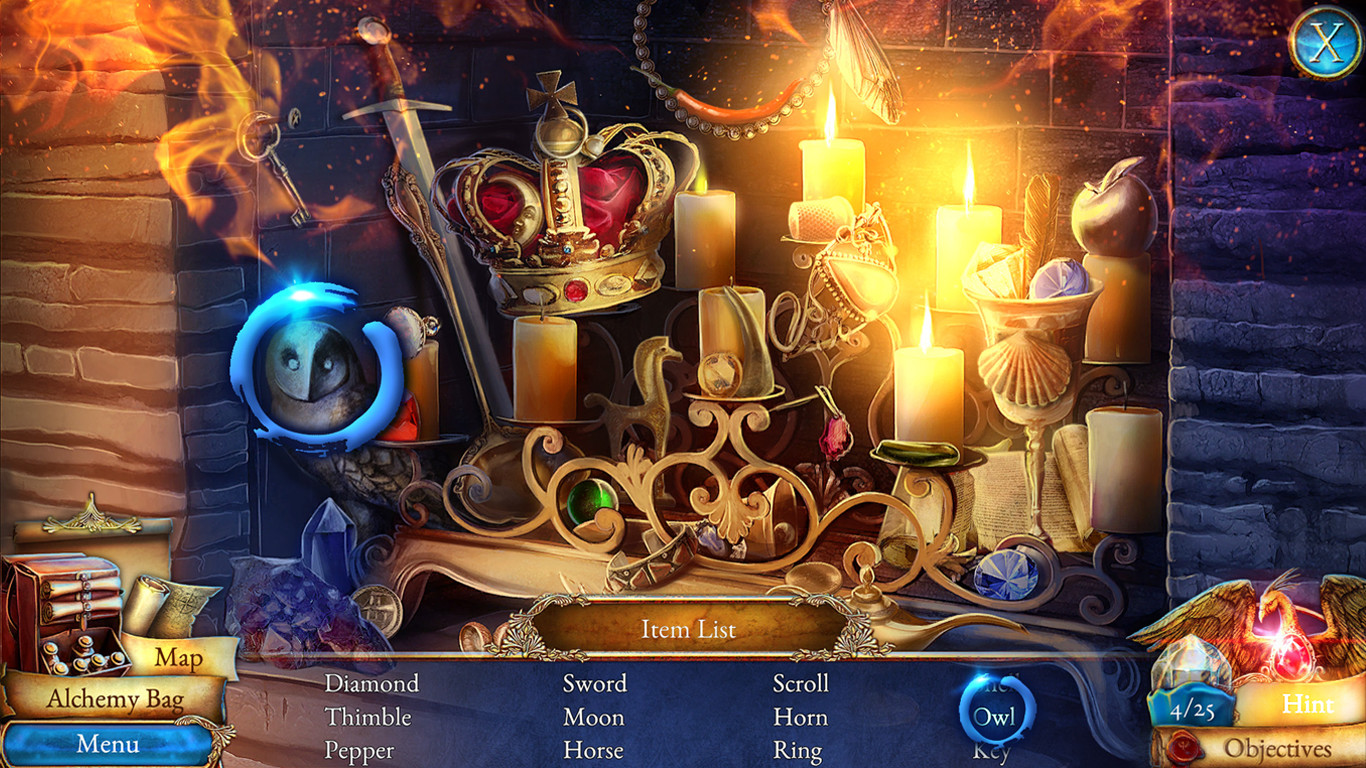The image size is (1366, 768).
Task: Open the Alchemy Bag
Action: (x=114, y=699)
